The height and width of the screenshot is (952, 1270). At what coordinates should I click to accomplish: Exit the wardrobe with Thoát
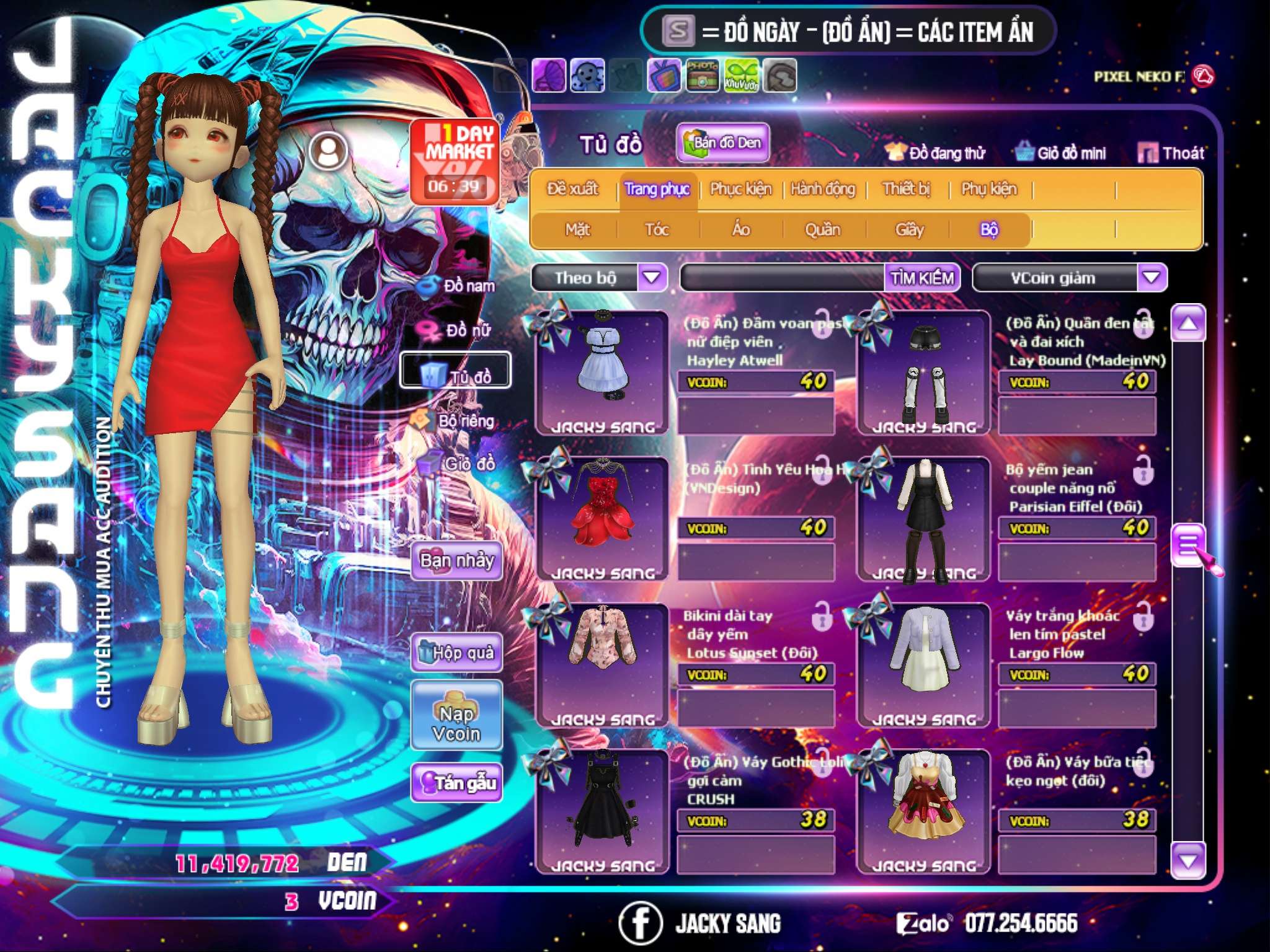[1171, 153]
